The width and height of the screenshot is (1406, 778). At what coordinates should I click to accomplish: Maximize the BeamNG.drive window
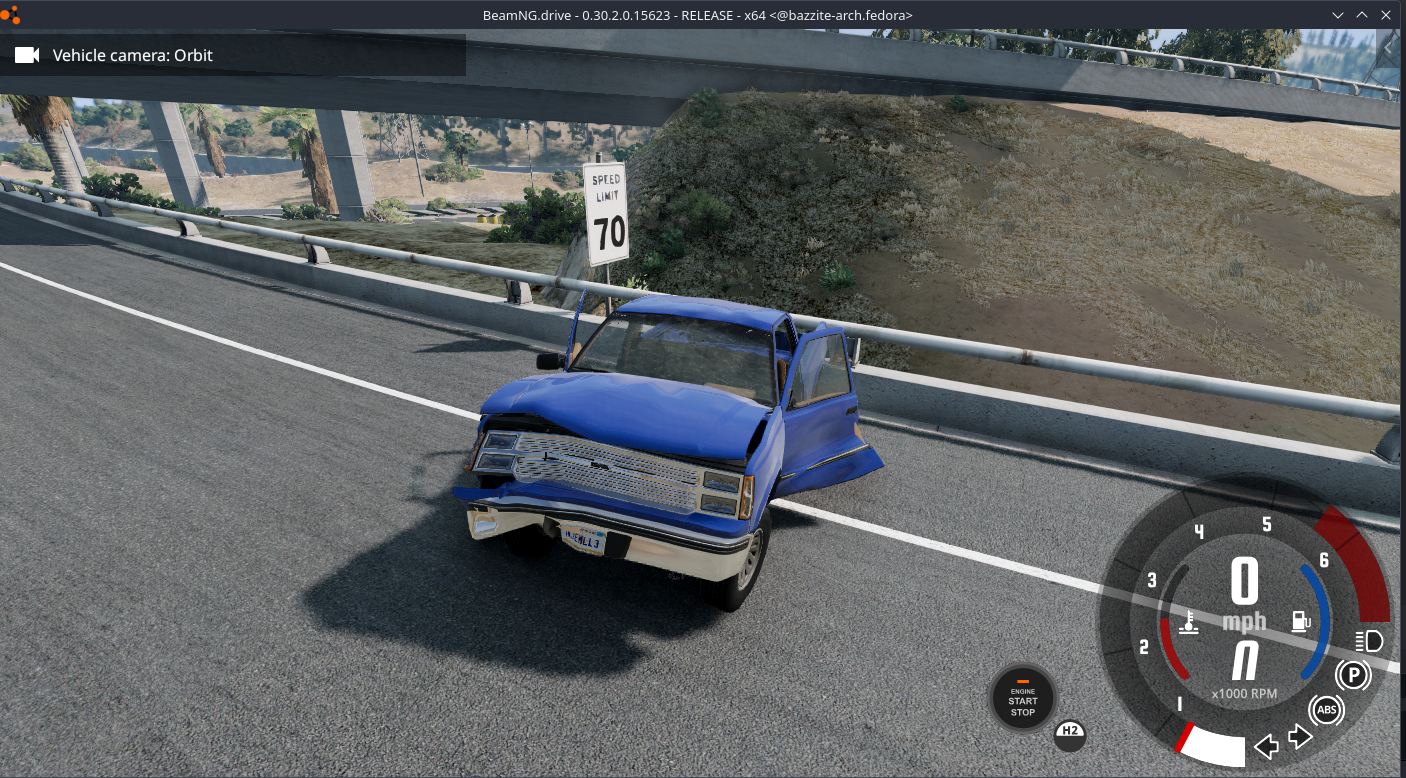point(1362,15)
